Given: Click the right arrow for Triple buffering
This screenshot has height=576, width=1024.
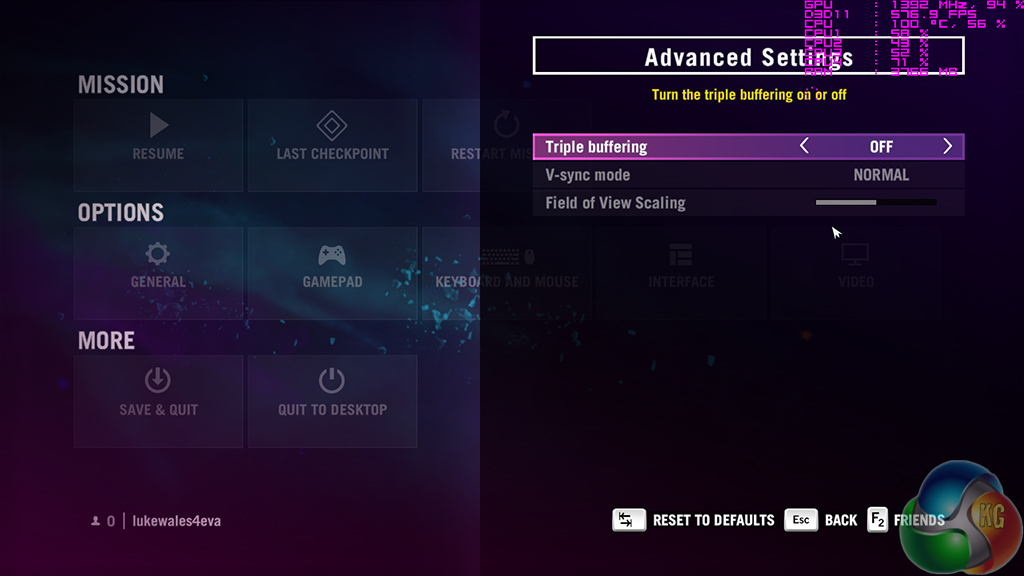Looking at the screenshot, I should tap(947, 147).
